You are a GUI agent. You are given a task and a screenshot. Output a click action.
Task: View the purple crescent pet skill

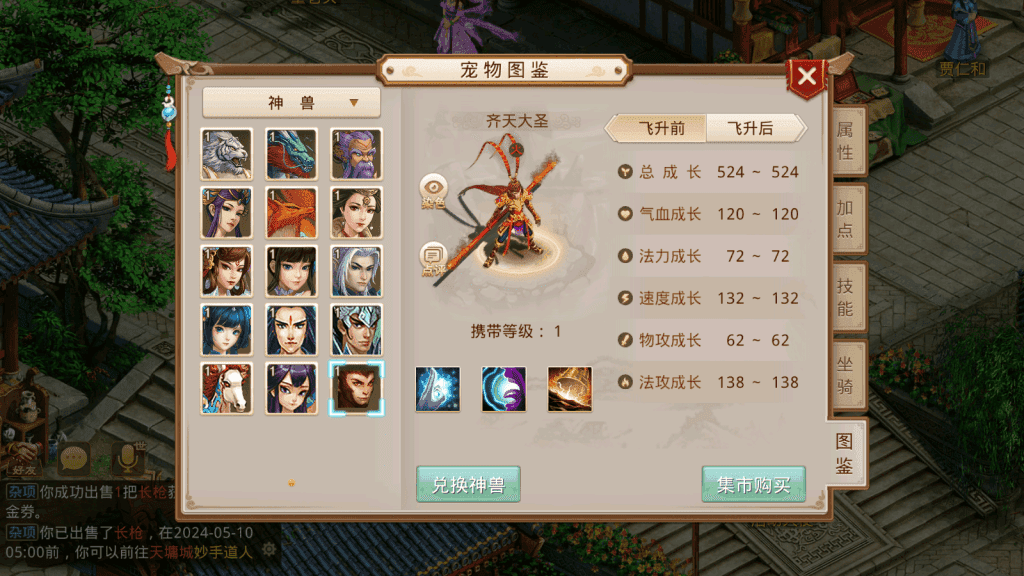pos(503,388)
